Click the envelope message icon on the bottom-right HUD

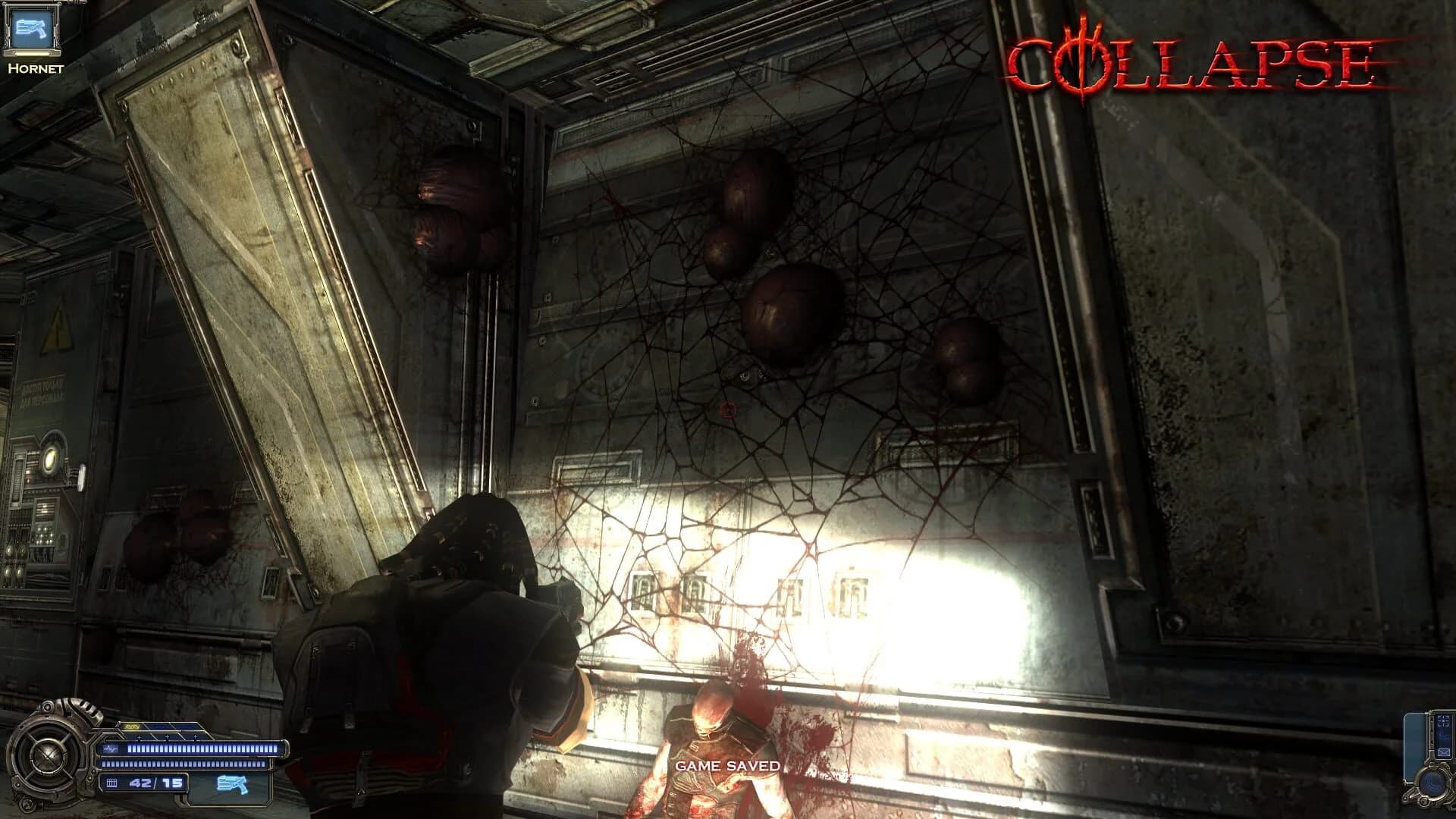(1443, 752)
